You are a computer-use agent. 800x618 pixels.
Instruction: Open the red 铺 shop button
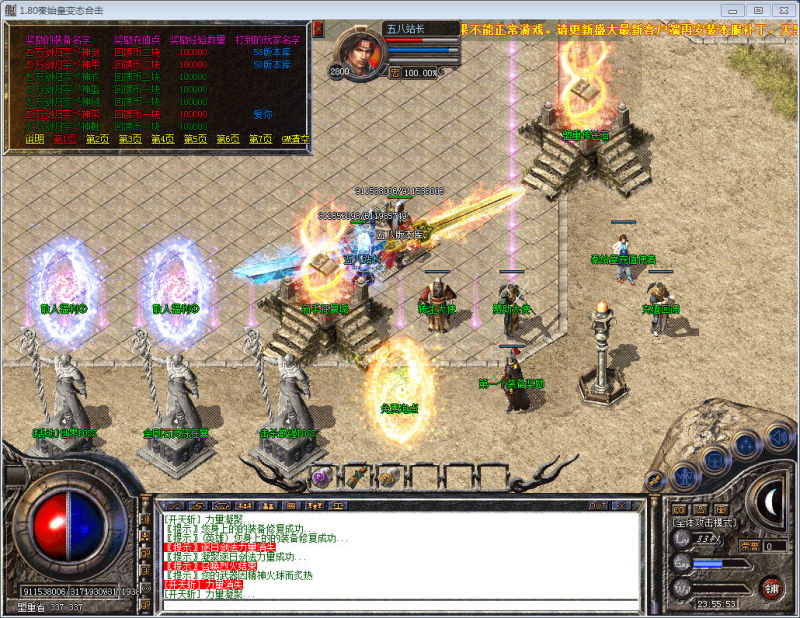[x=772, y=587]
